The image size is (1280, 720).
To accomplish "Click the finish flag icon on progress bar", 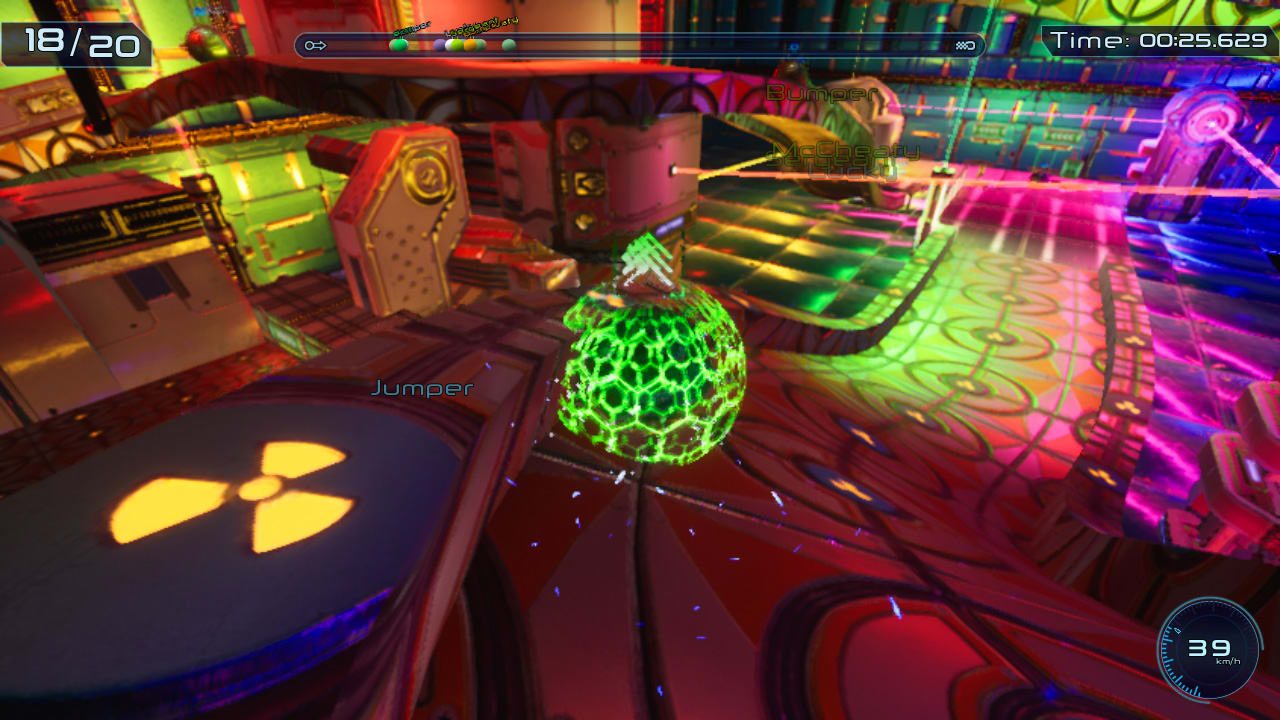I will (x=963, y=44).
